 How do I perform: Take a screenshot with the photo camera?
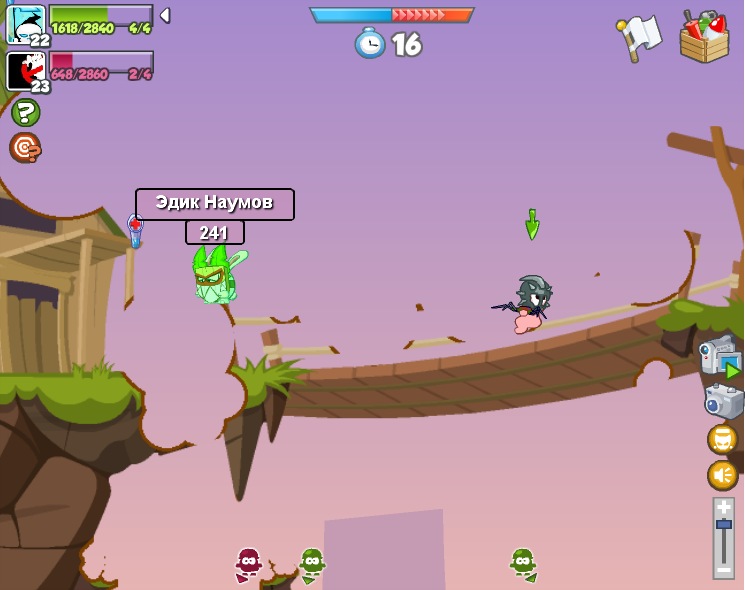click(723, 401)
